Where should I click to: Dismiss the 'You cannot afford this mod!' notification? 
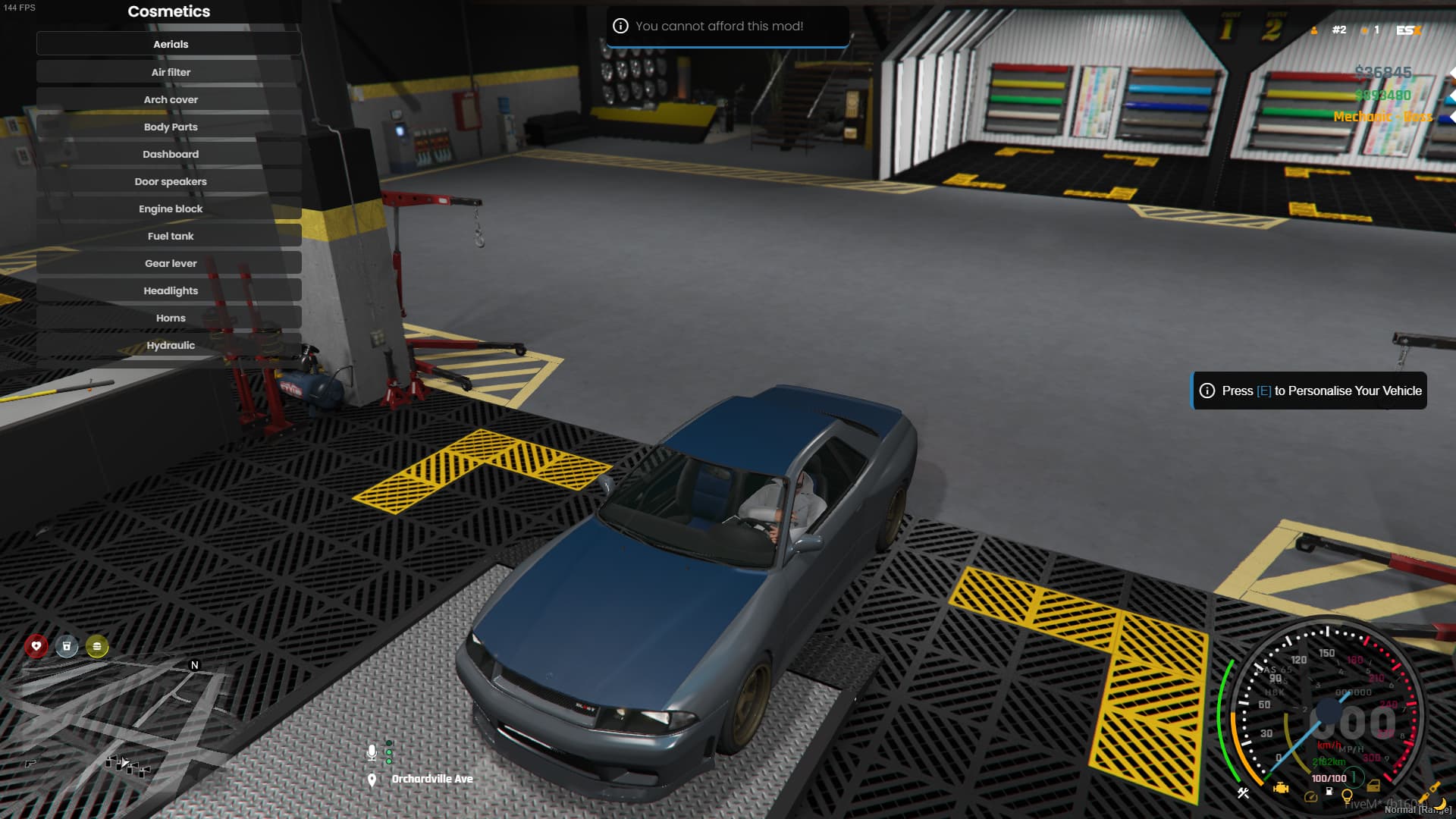[726, 26]
